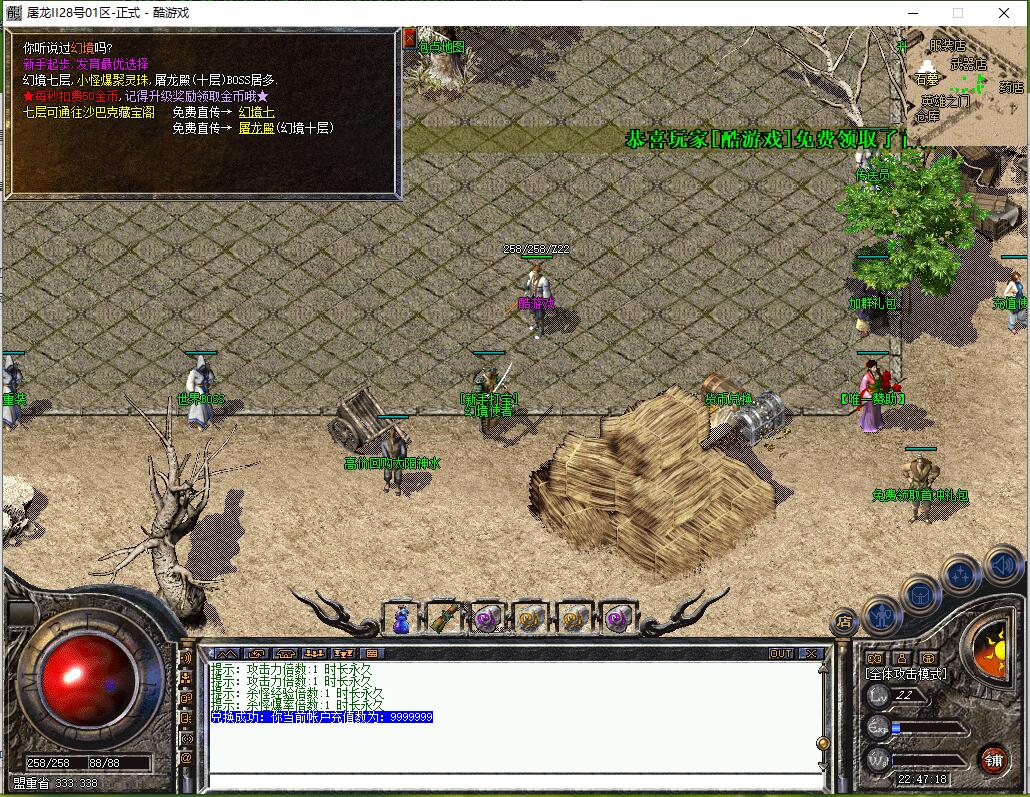This screenshot has height=797, width=1030.
Task: Click the red 铺 stall button
Action: [x=992, y=757]
